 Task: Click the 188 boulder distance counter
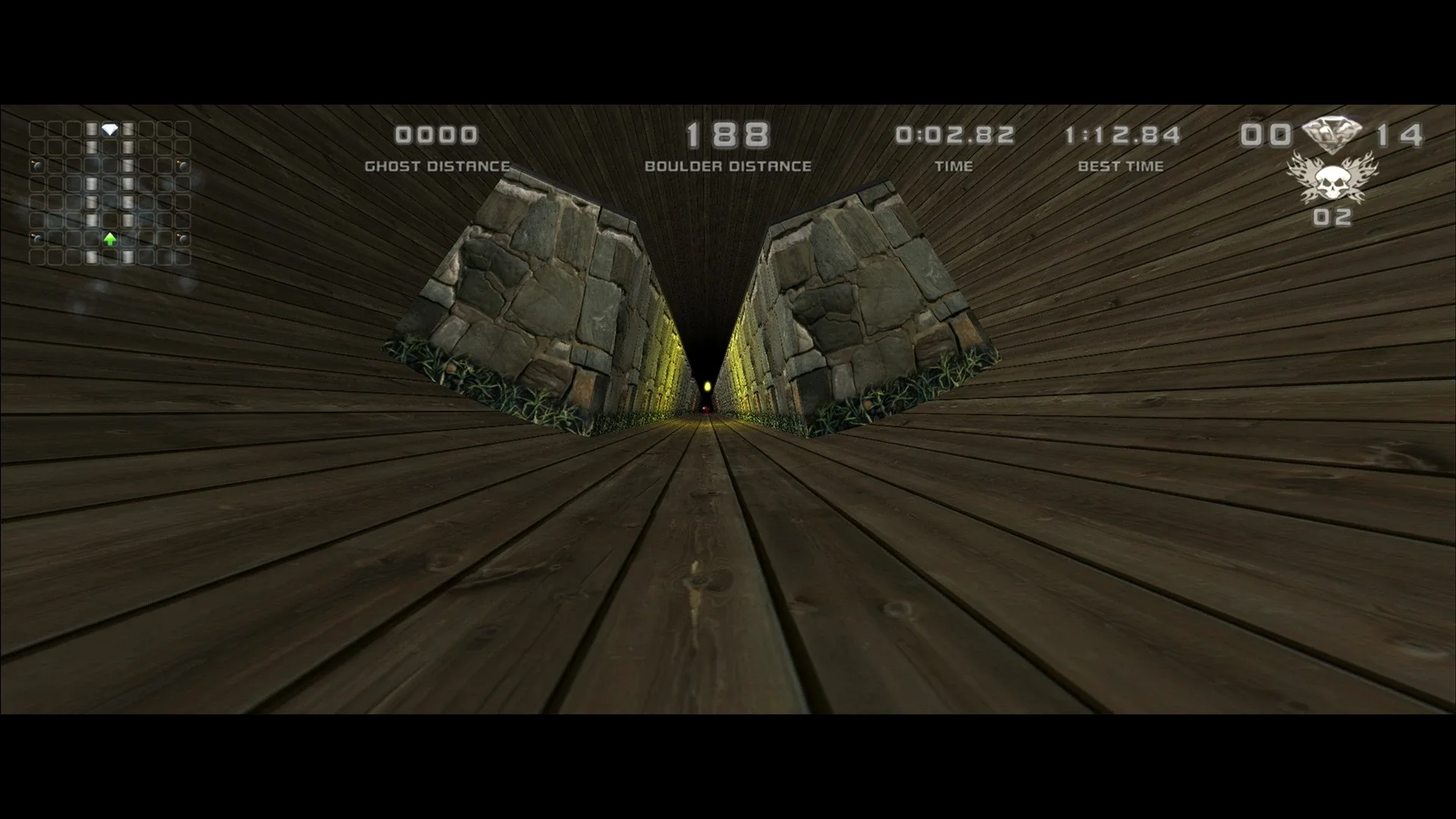[726, 135]
